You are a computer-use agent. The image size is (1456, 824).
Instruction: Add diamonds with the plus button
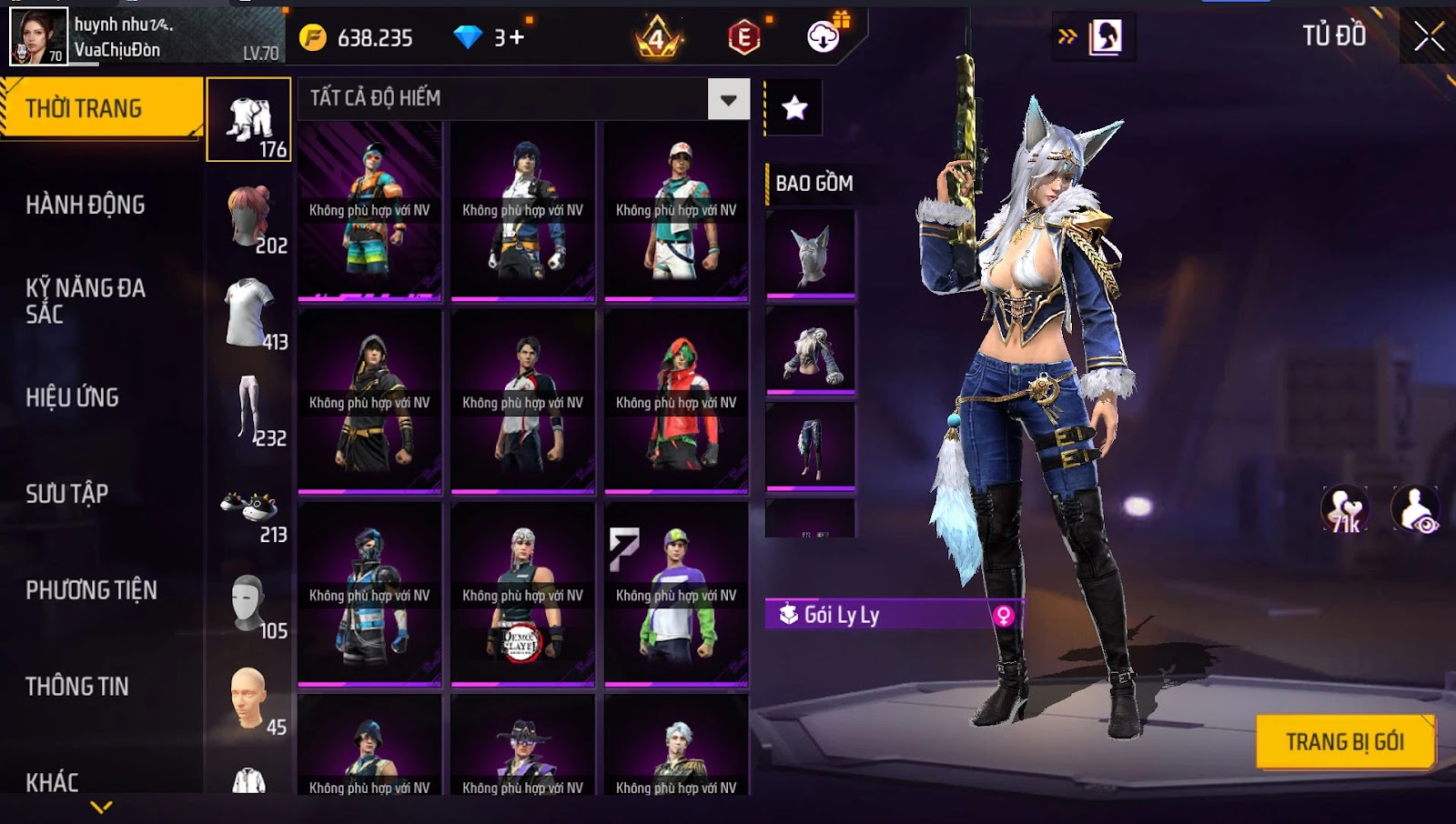[x=517, y=37]
